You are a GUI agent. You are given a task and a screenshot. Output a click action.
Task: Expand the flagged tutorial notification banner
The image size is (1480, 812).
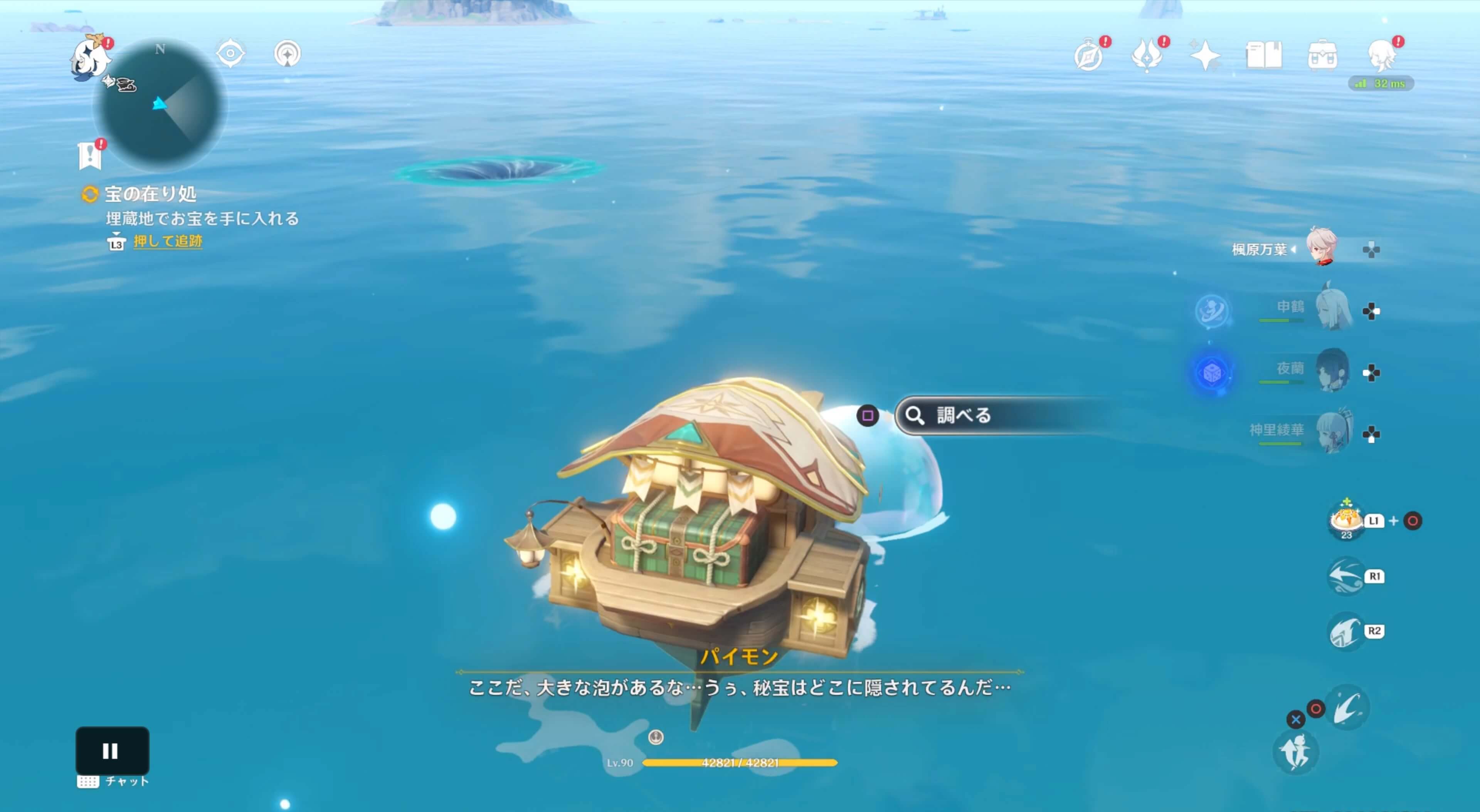coord(90,154)
